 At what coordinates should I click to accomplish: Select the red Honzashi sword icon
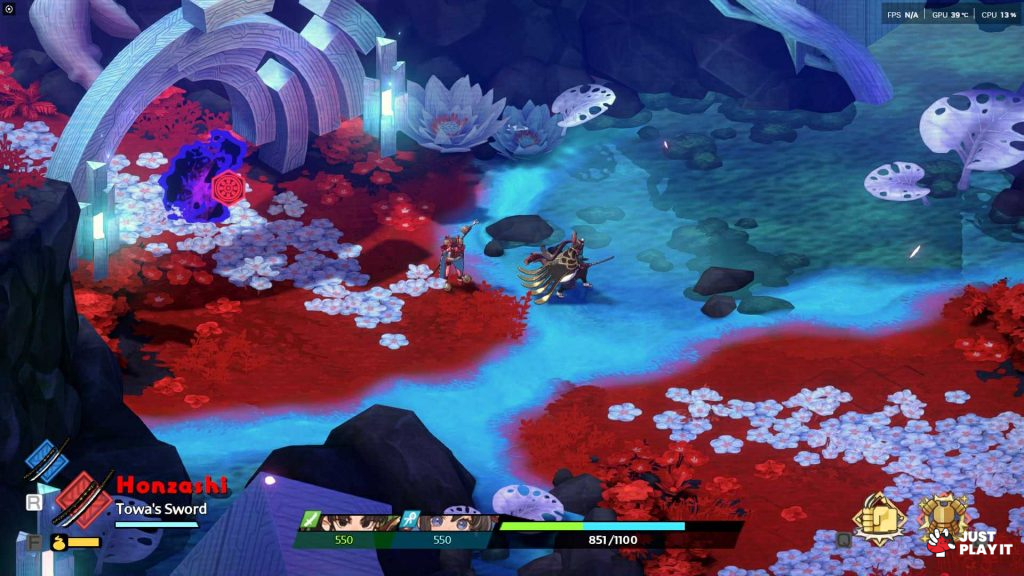coord(82,499)
